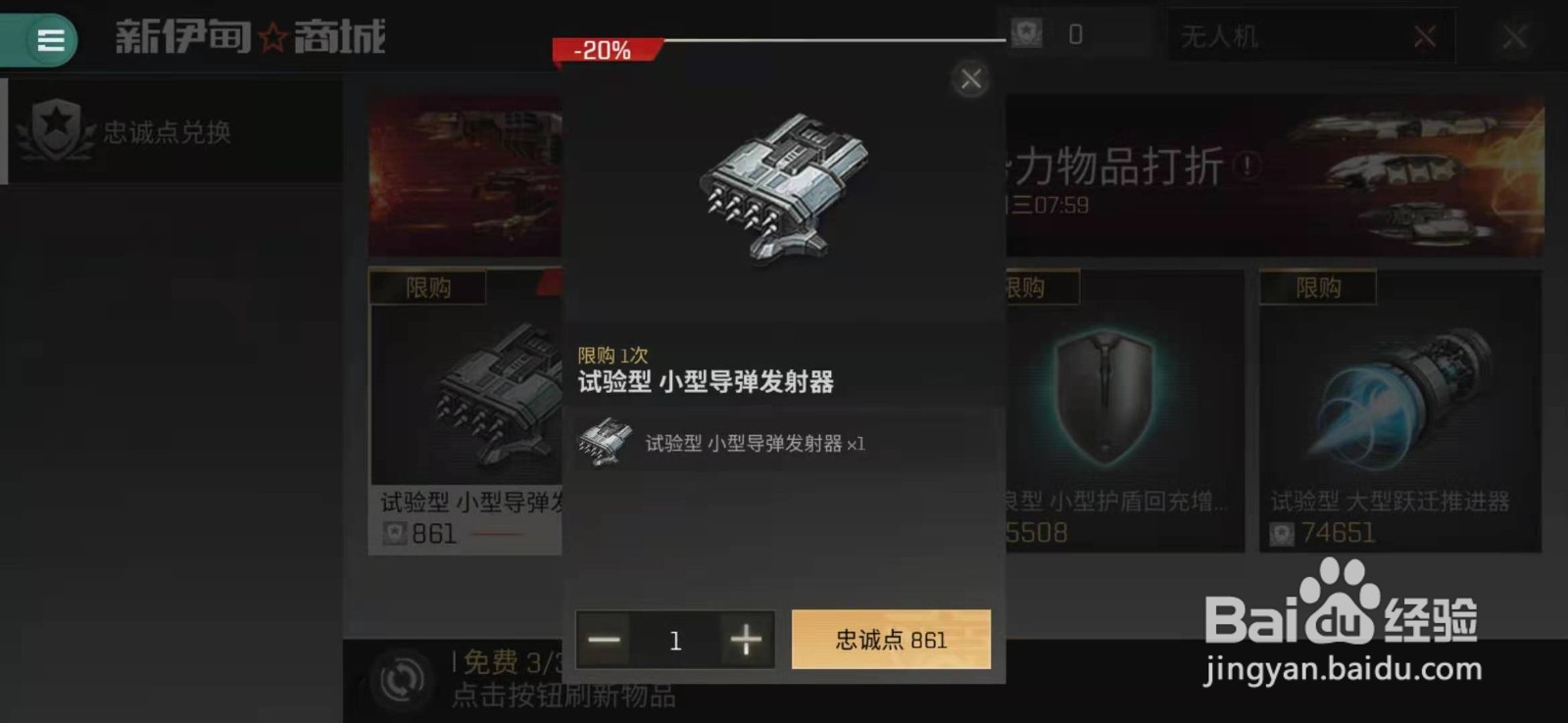Purchase with the 忠诚点 861 button
1568x723 pixels.
pyautogui.click(x=890, y=639)
